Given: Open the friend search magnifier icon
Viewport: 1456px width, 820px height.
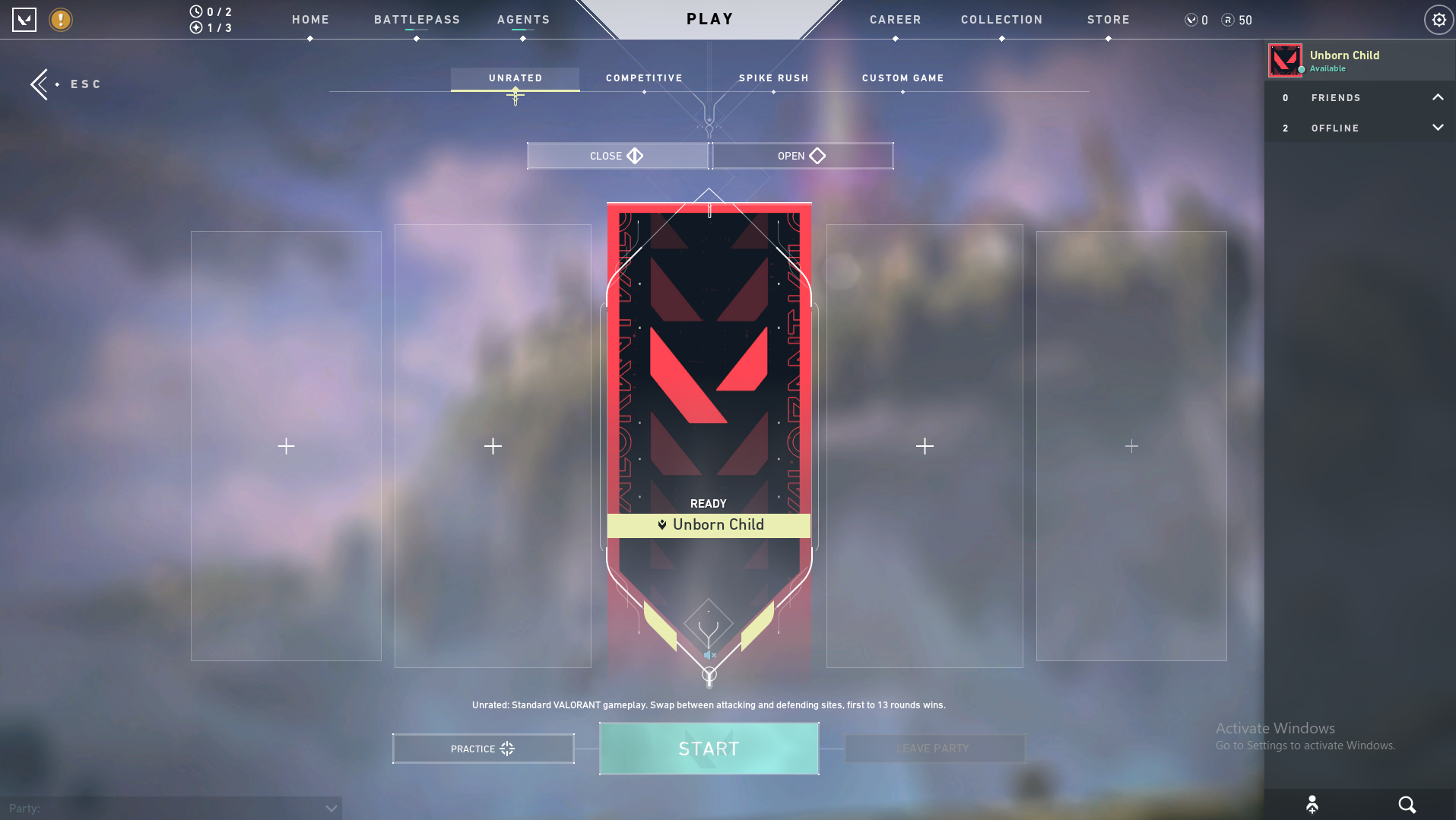Looking at the screenshot, I should 1406,804.
